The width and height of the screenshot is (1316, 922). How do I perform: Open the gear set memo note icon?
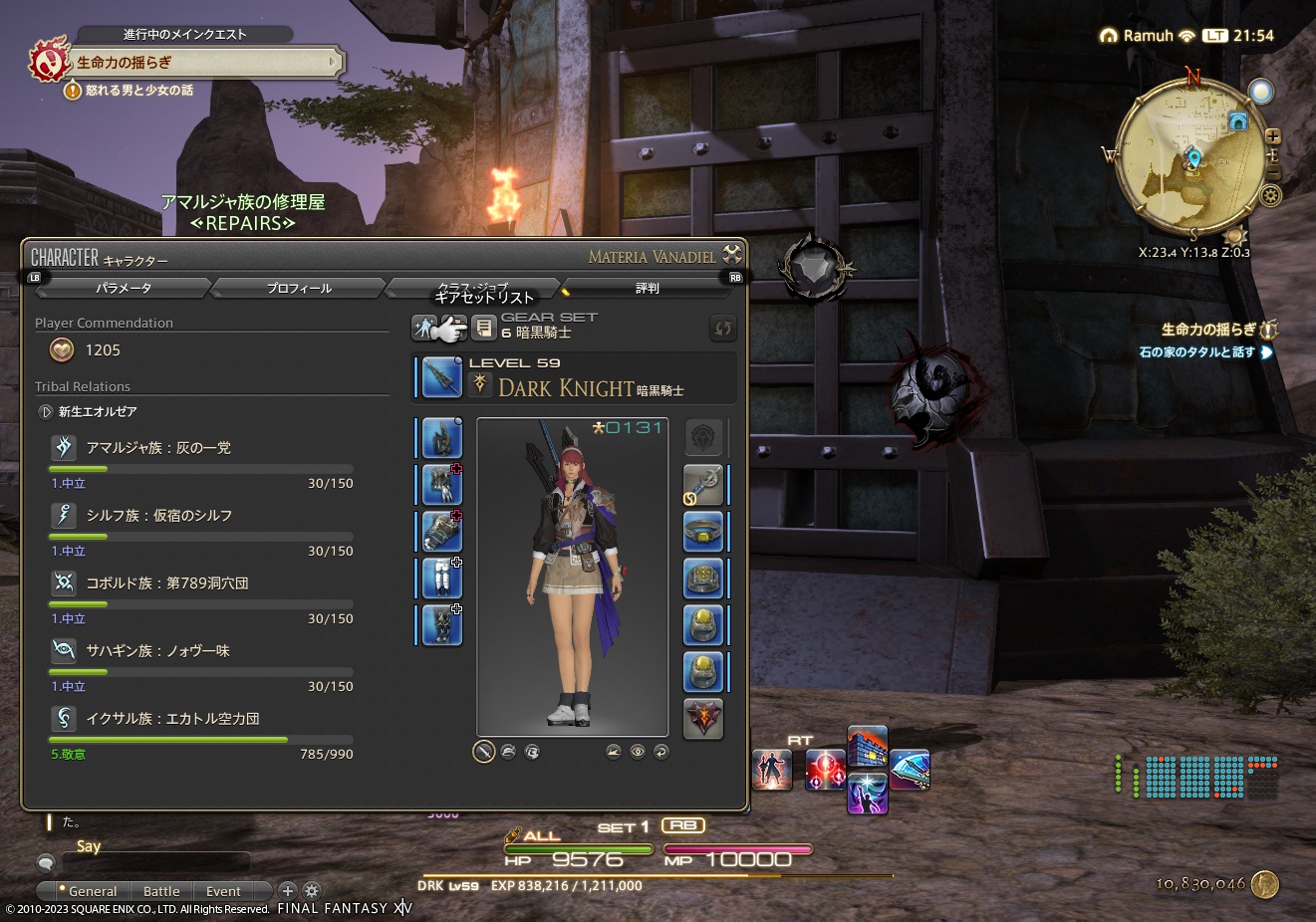484,327
